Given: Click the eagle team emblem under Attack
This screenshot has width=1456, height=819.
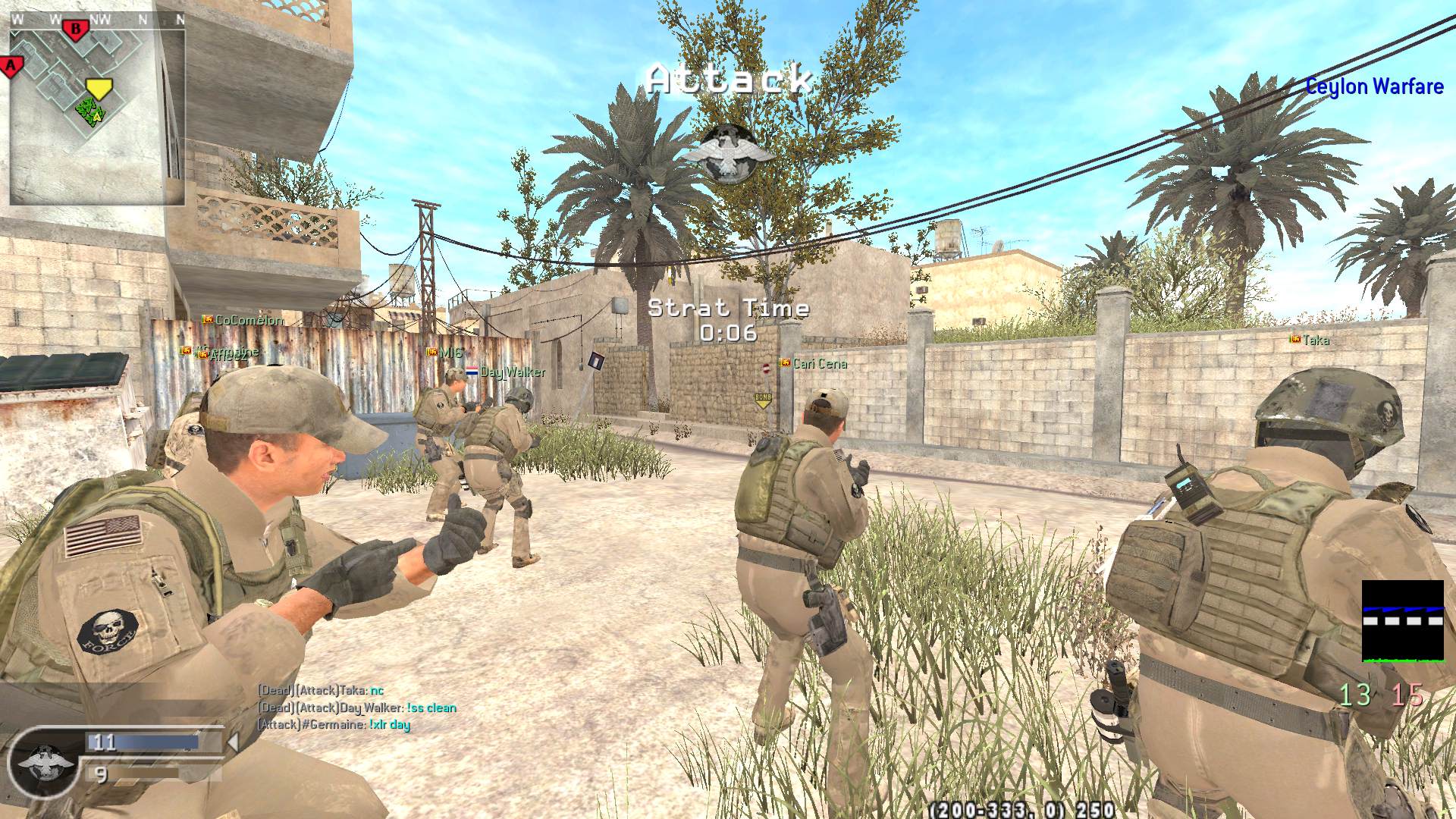Looking at the screenshot, I should click(729, 152).
